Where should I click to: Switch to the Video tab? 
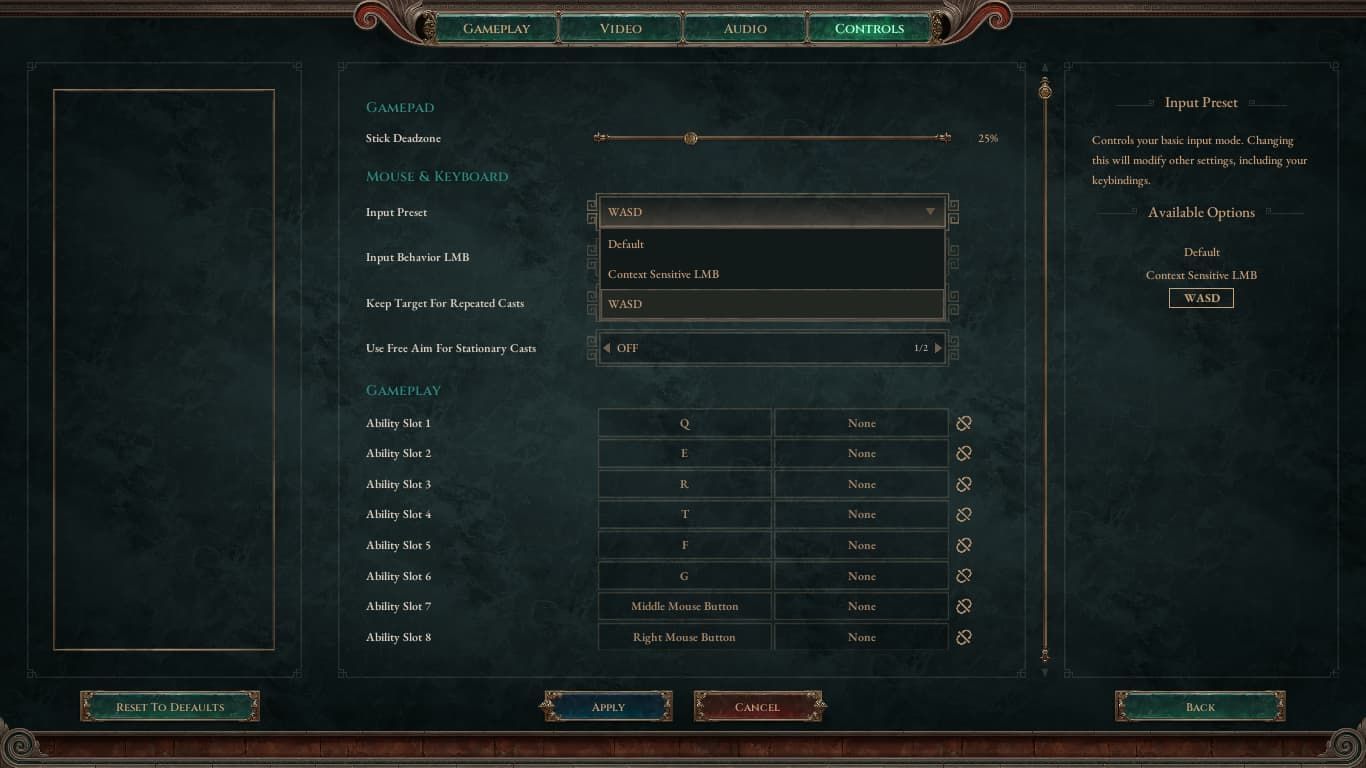point(619,28)
